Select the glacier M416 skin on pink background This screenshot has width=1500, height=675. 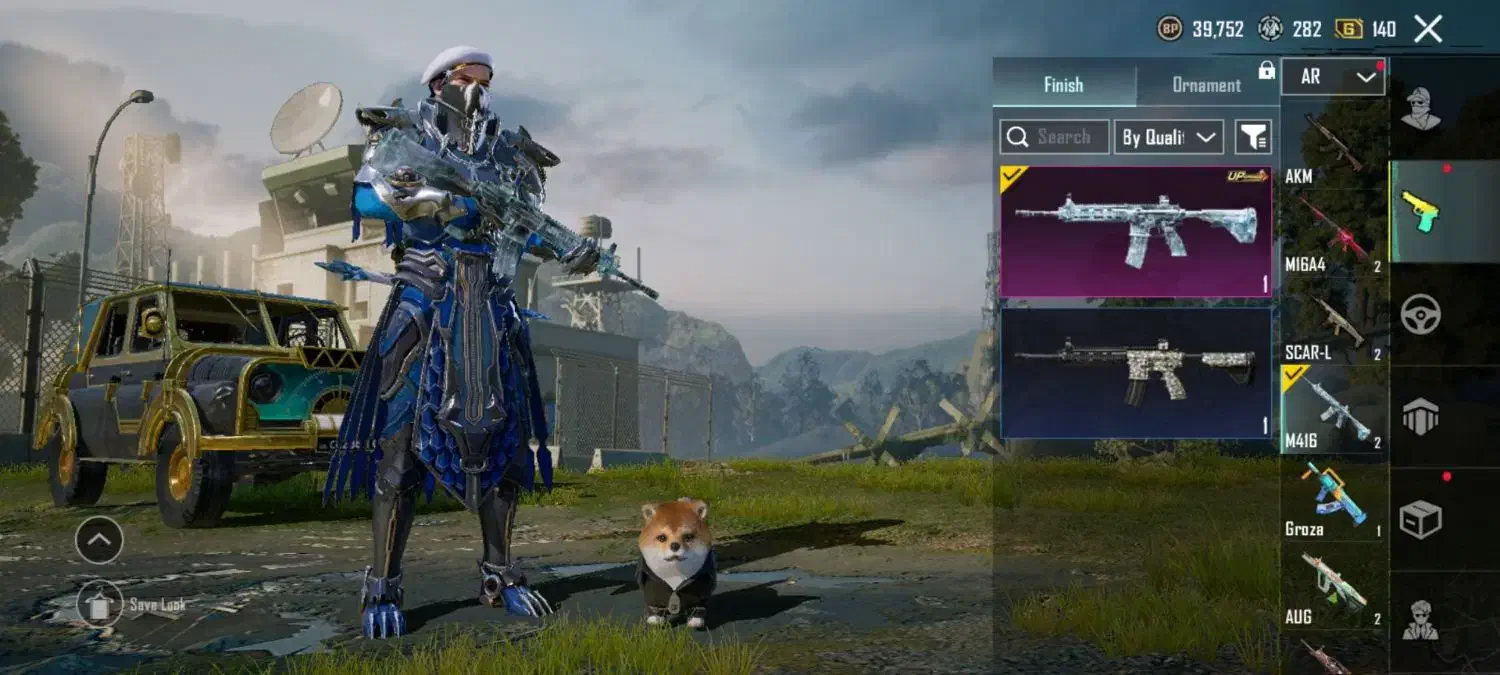[x=1136, y=232]
